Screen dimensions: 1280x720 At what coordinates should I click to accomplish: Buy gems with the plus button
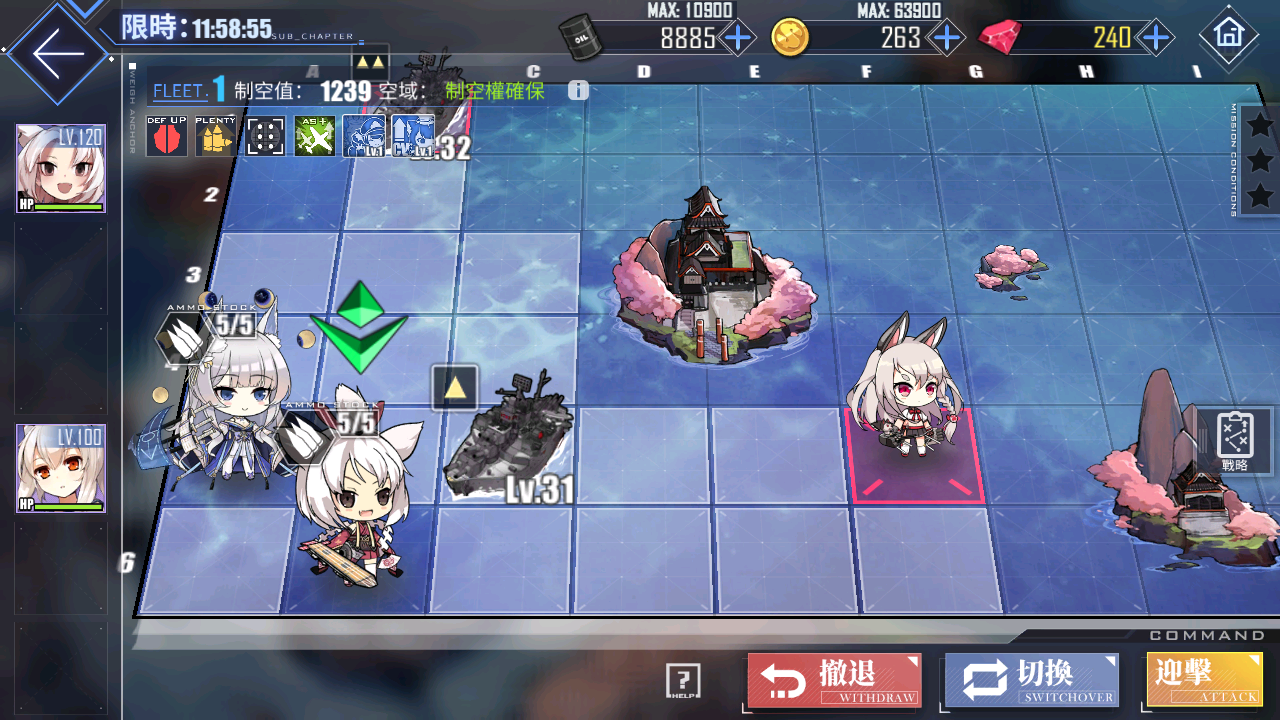[x=1156, y=38]
